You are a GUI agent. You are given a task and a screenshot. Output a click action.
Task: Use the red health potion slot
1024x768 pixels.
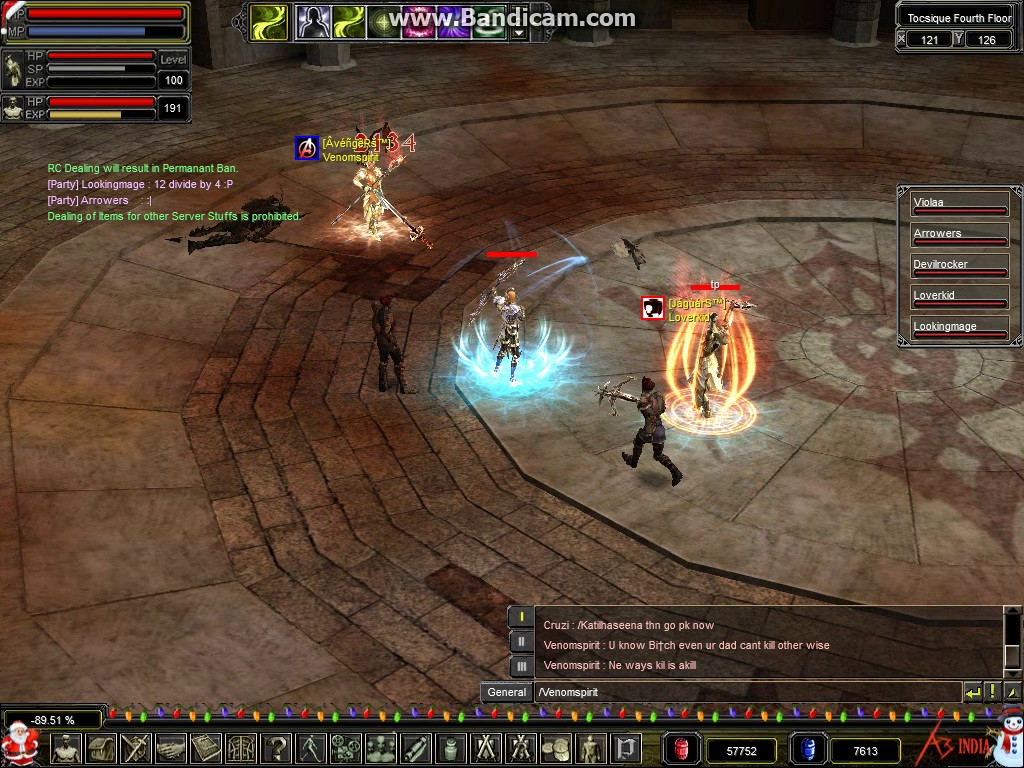pyautogui.click(x=680, y=749)
